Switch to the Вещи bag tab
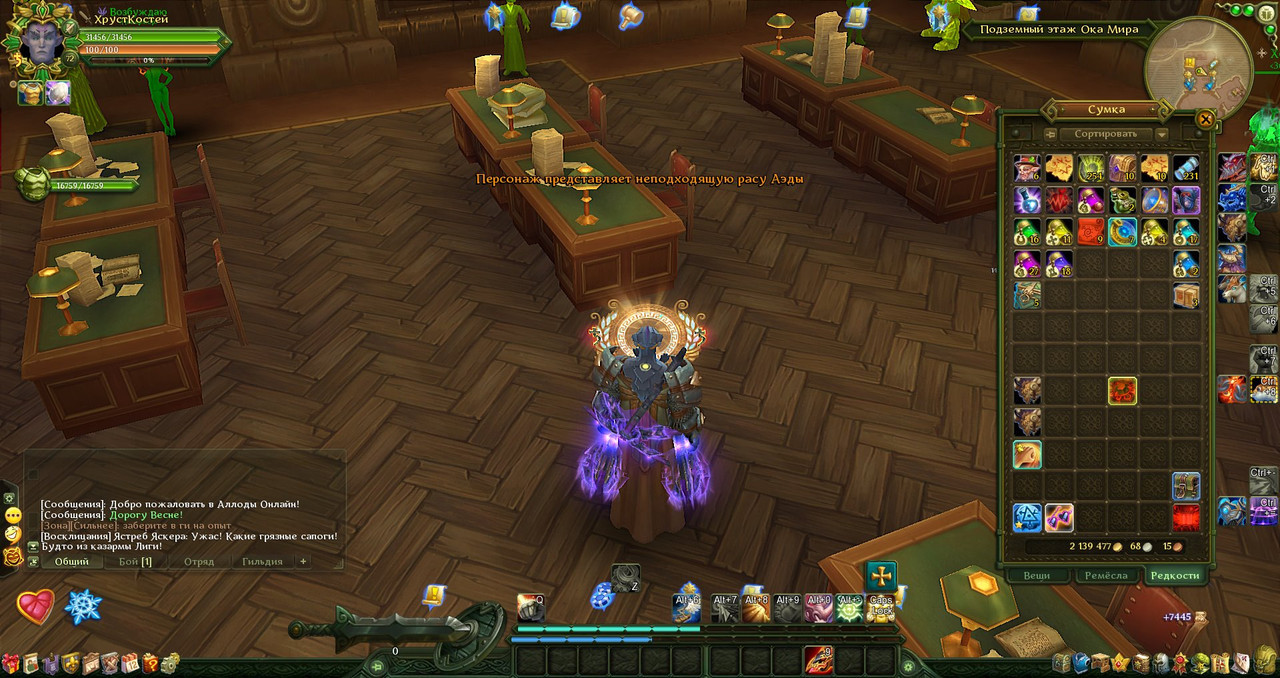Image resolution: width=1280 pixels, height=678 pixels. pyautogui.click(x=1037, y=575)
